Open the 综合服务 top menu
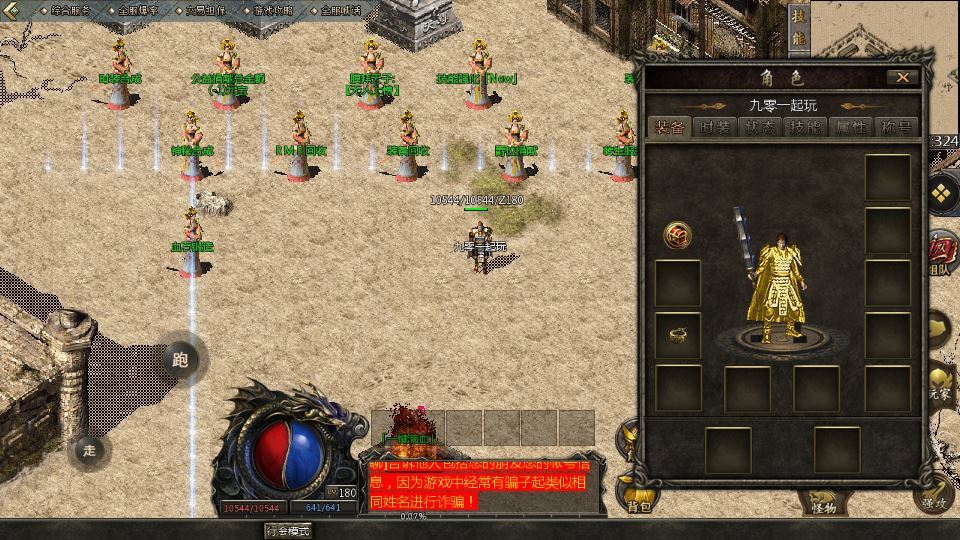Screen dimensions: 960x540 point(68,10)
